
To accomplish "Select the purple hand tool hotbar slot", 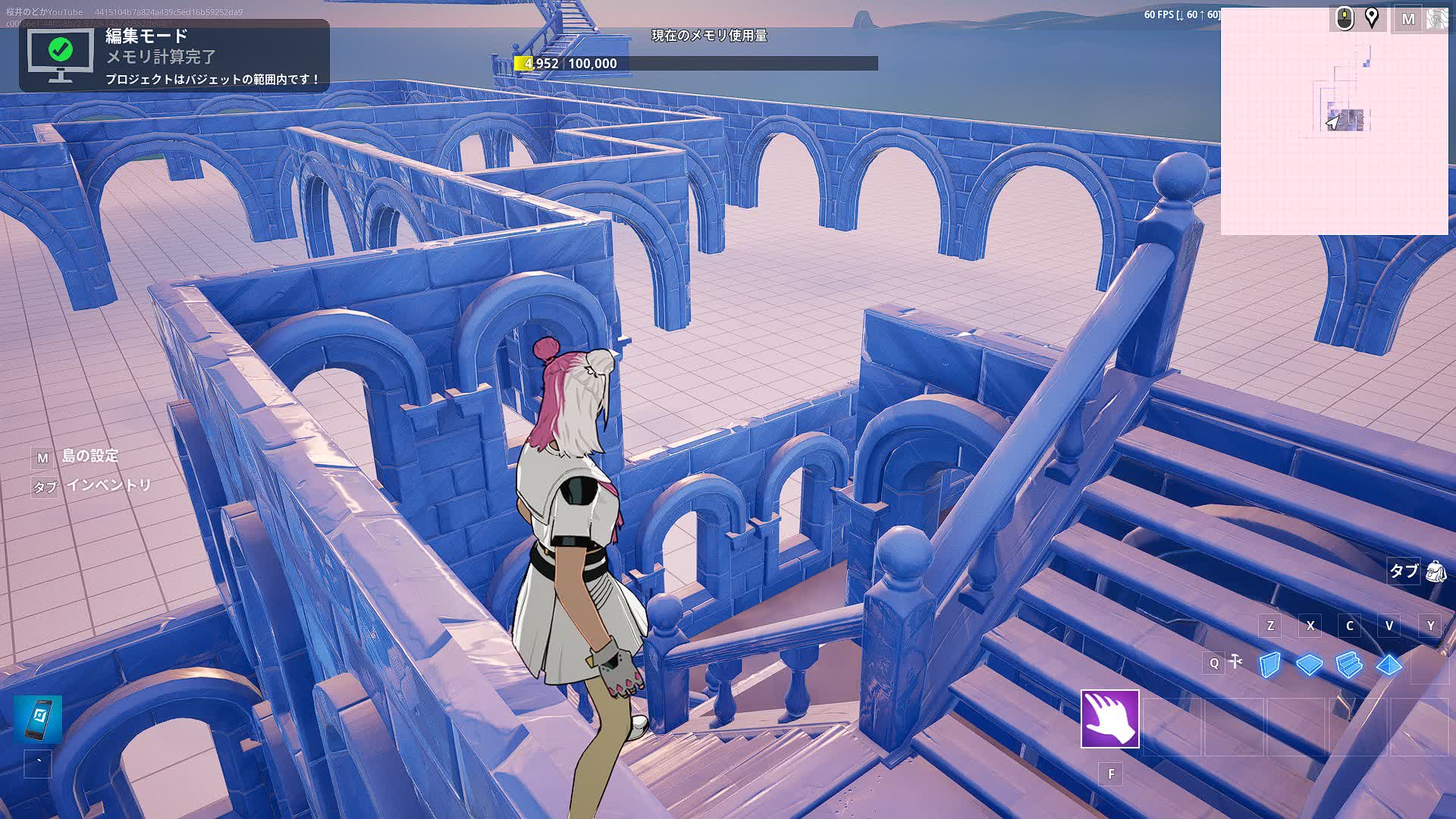I will 1109,719.
